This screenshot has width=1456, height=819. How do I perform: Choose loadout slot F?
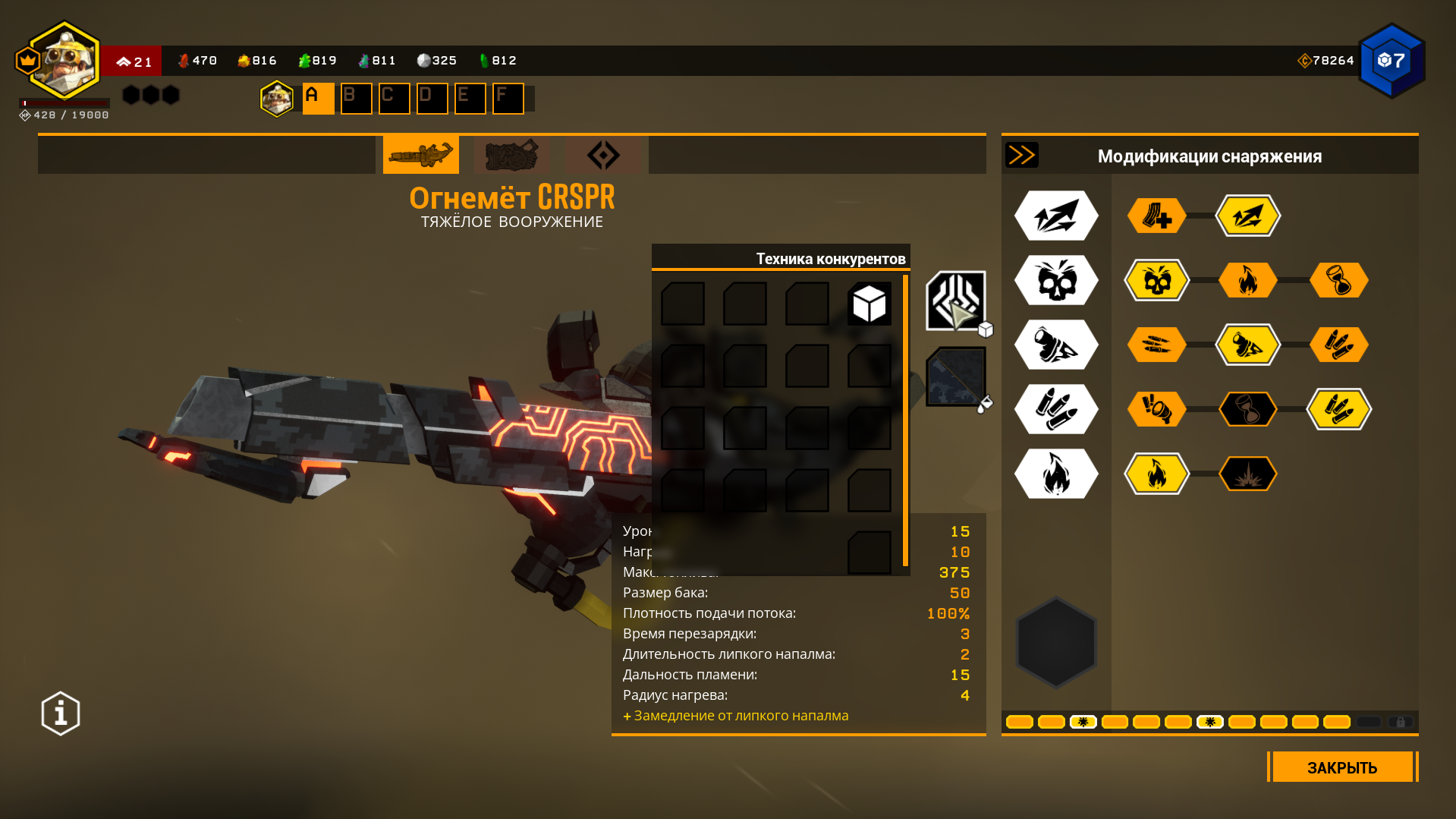point(508,99)
